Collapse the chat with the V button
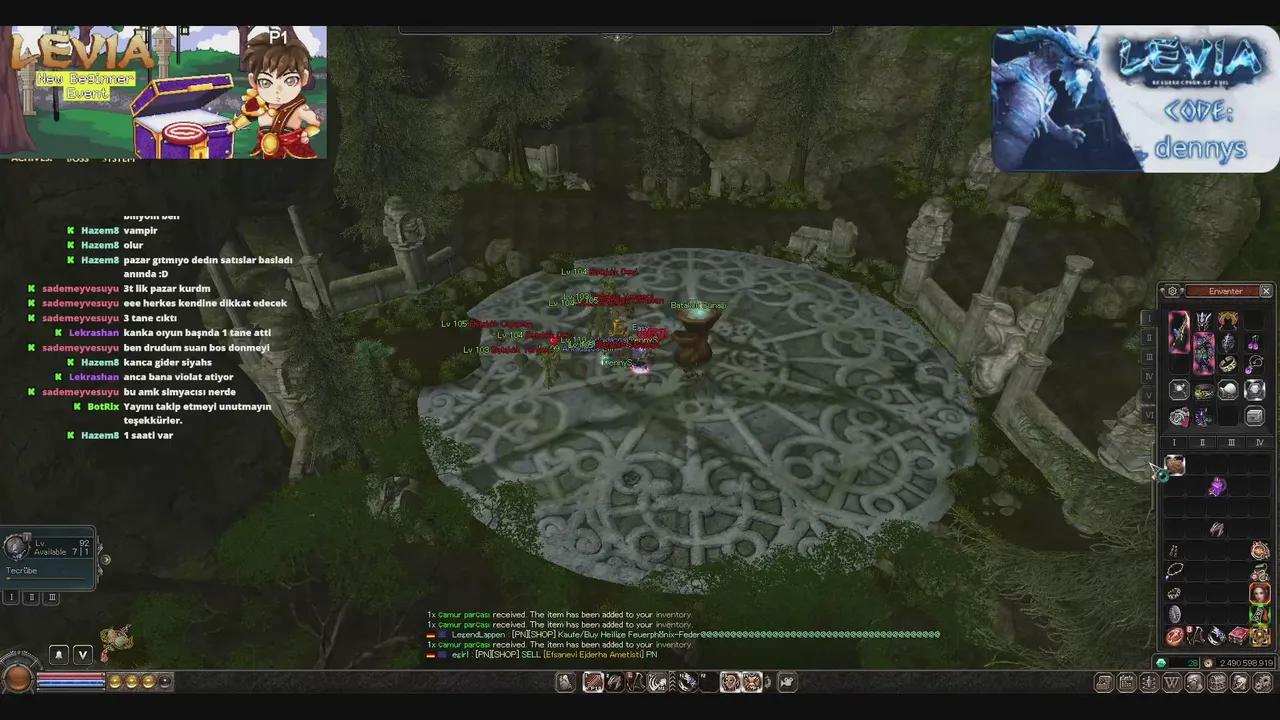Viewport: 1280px width, 720px height. (82, 654)
